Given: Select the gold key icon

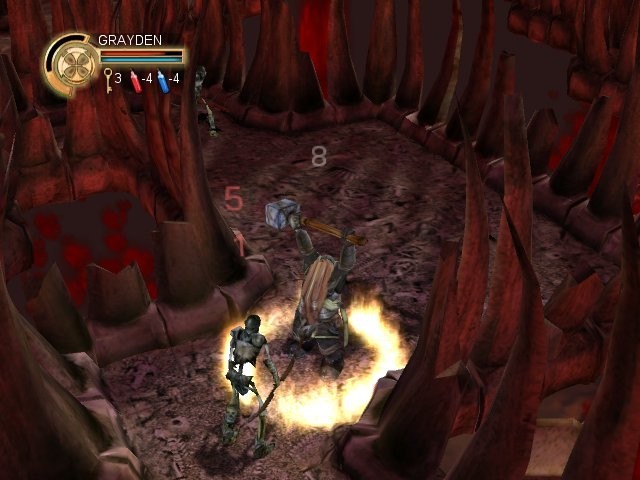Looking at the screenshot, I should (105, 79).
